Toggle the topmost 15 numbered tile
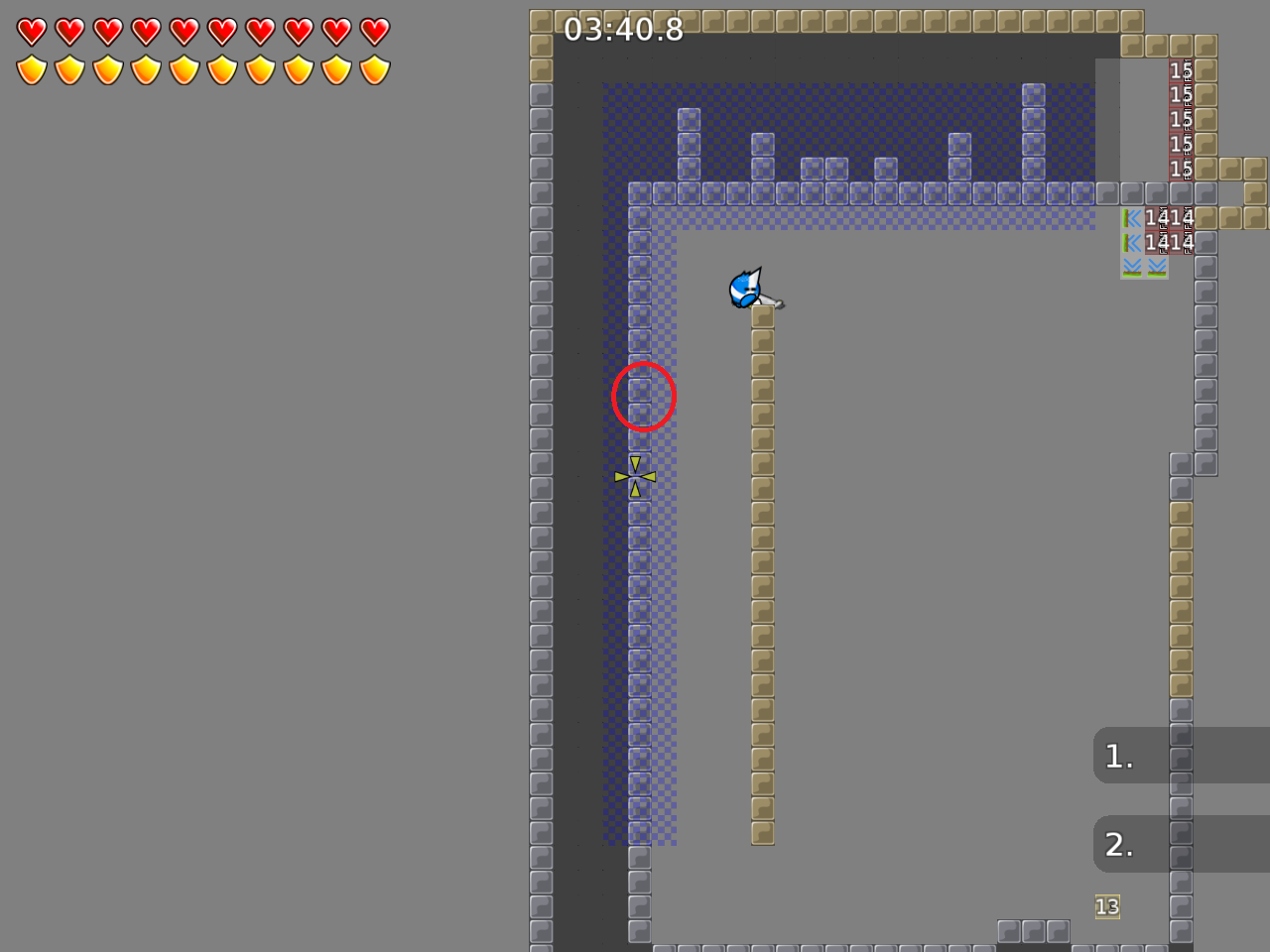This screenshot has width=1270, height=952. 1181,70
